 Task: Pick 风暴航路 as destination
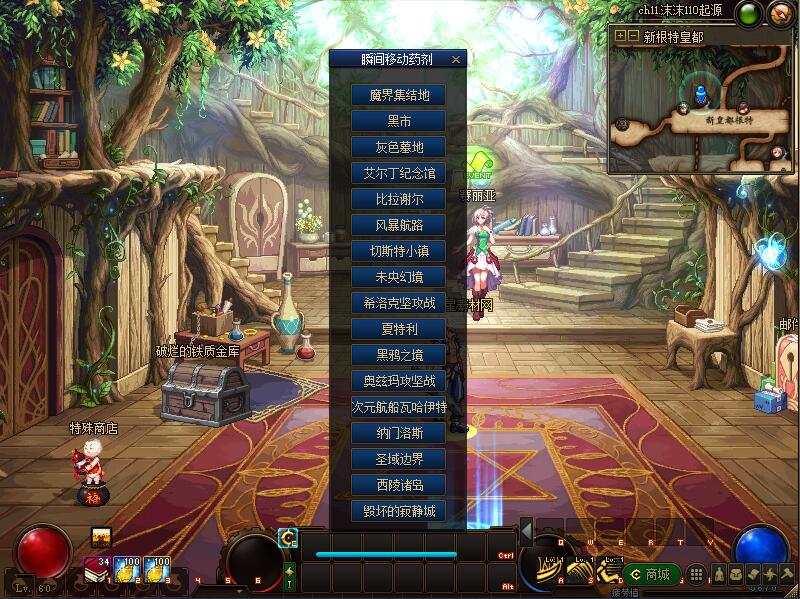coord(398,225)
